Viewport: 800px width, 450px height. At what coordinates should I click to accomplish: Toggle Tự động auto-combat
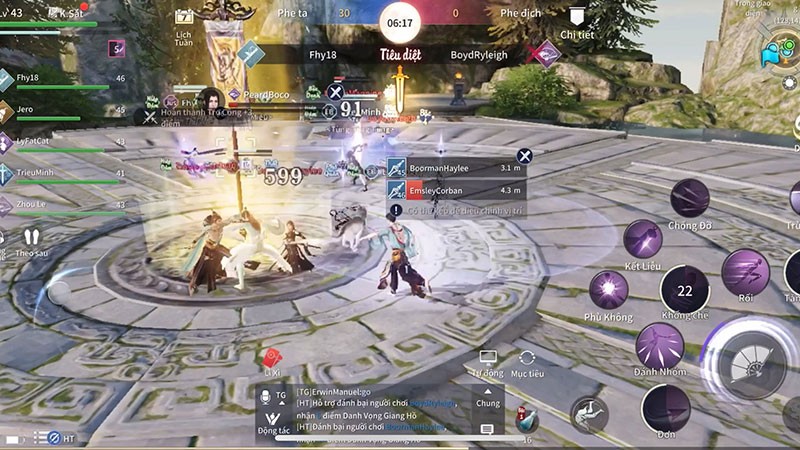(x=488, y=362)
